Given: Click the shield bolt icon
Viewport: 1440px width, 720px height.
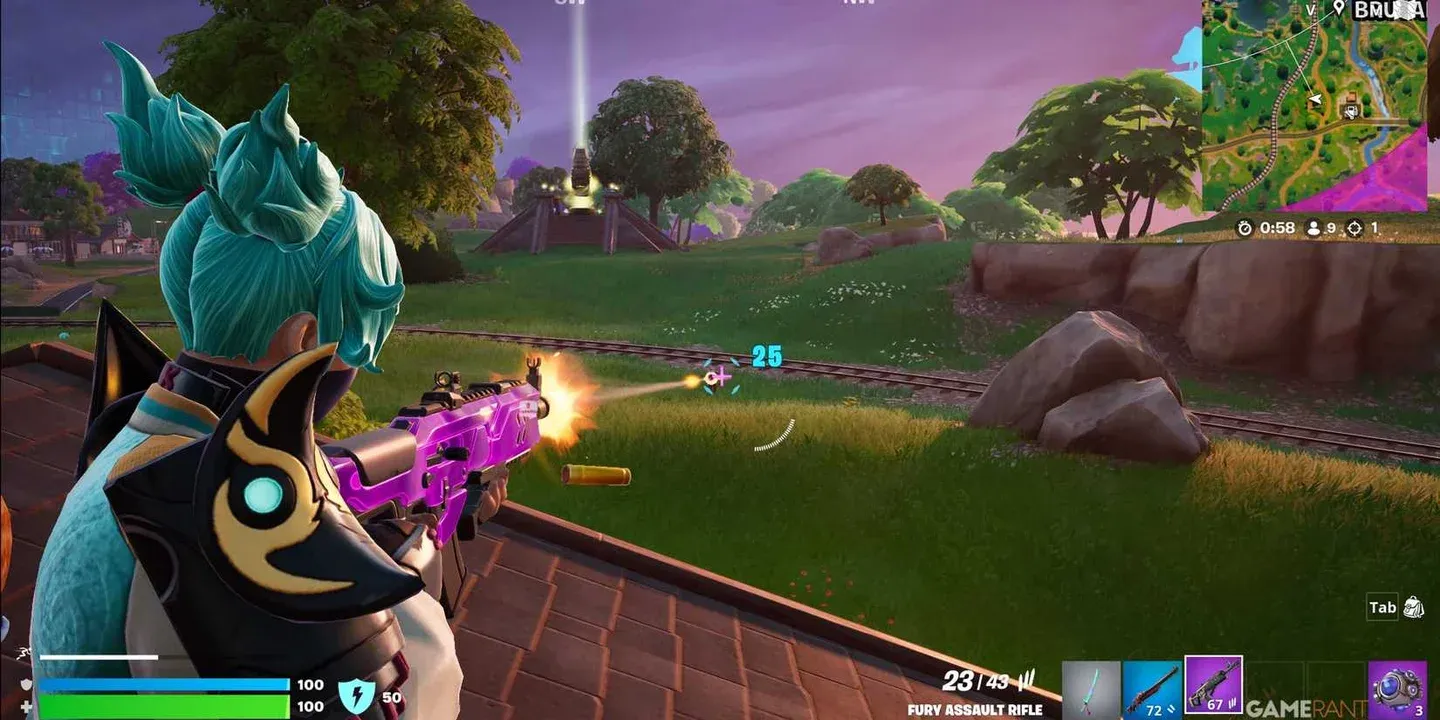Looking at the screenshot, I should pos(357,694).
